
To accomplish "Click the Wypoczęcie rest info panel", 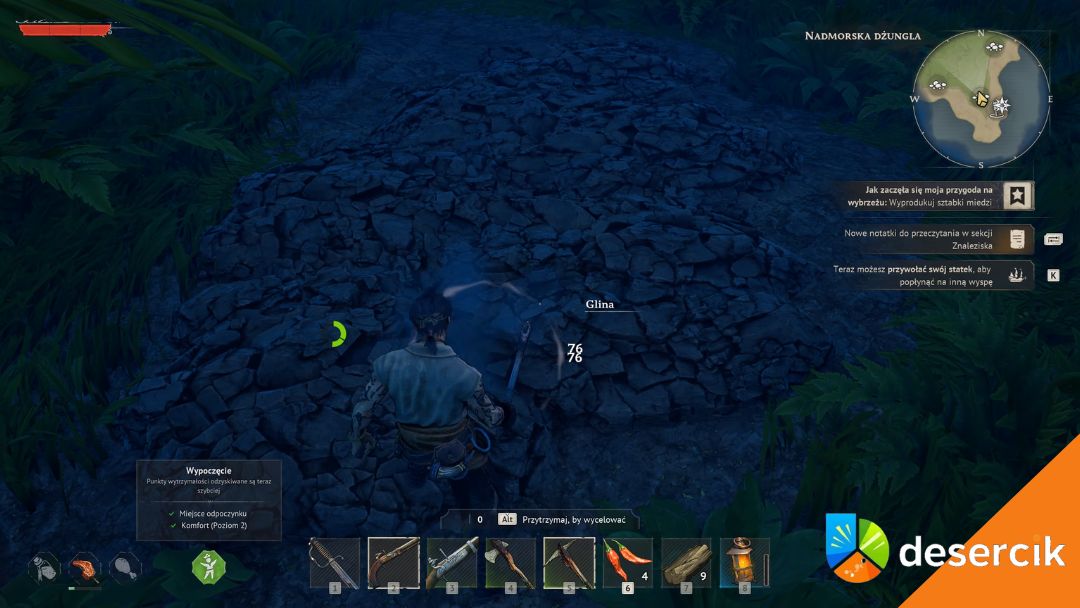I will 209,500.
